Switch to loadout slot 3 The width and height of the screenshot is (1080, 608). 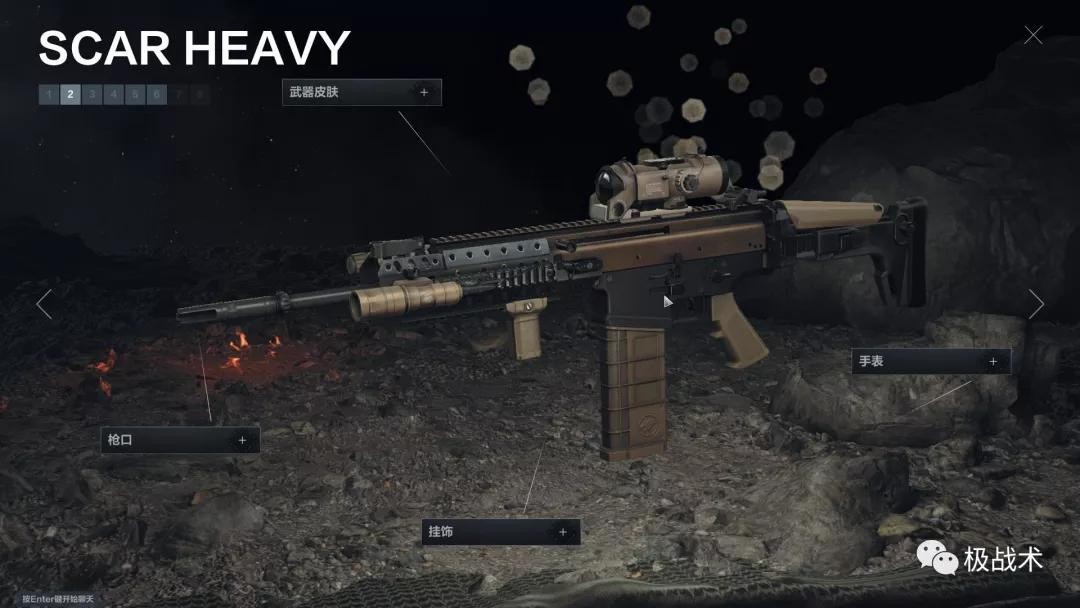point(92,95)
